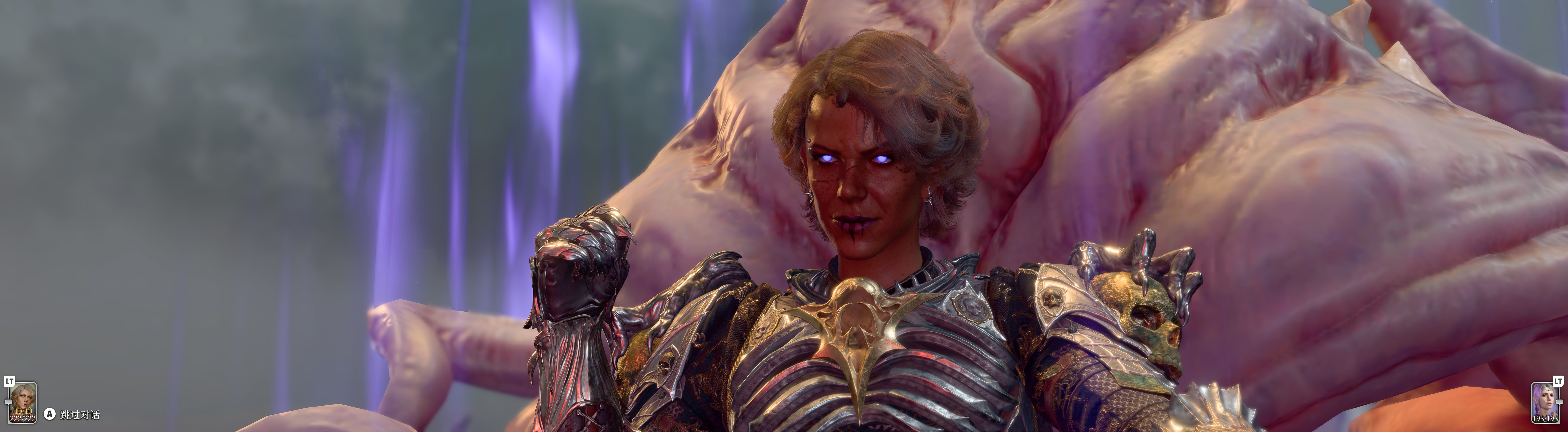Select the purple-haired elf portrait with 198/198 HP
Viewport: 1568px width, 432px height.
(1545, 402)
